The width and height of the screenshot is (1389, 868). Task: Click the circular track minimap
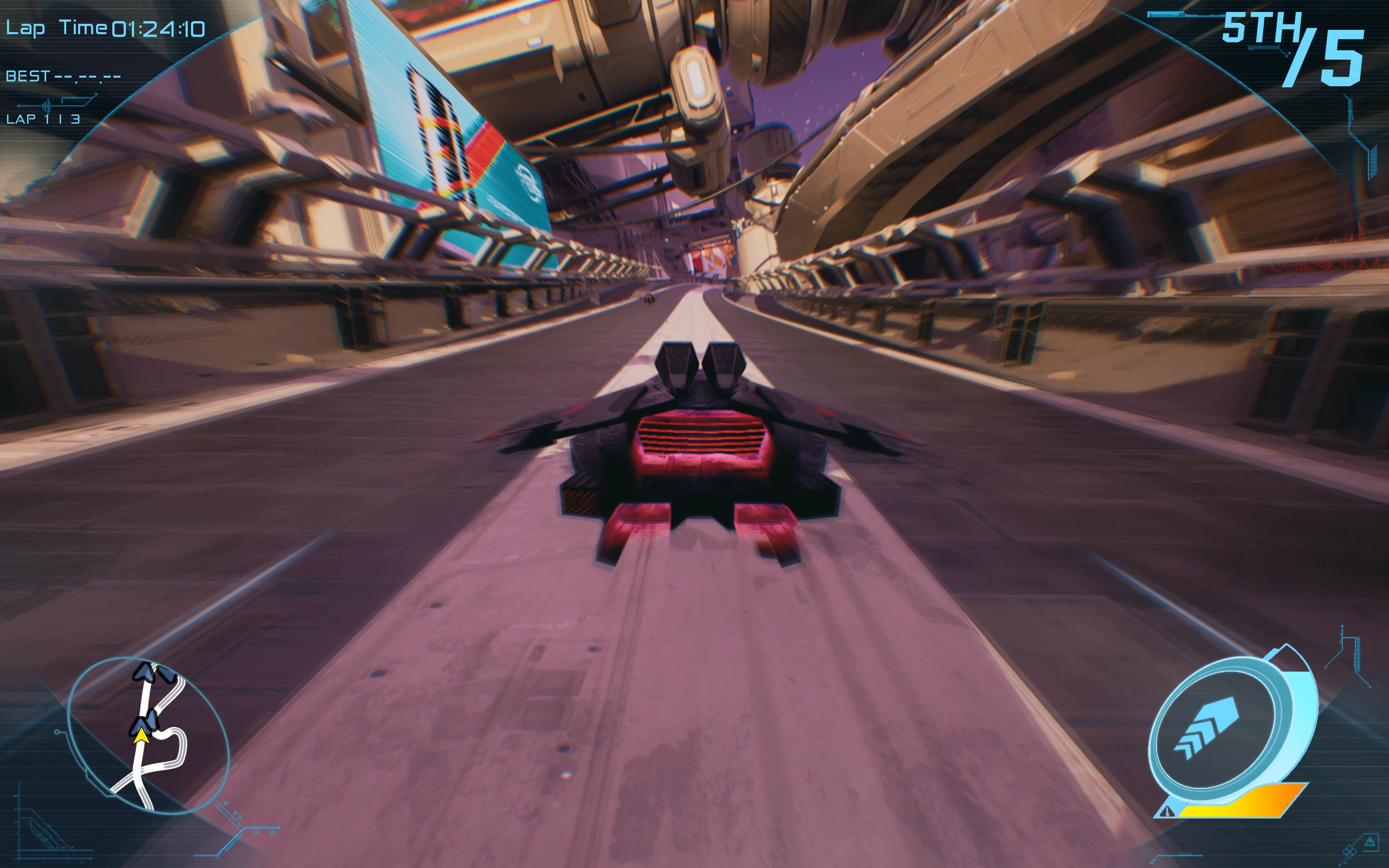[148, 736]
